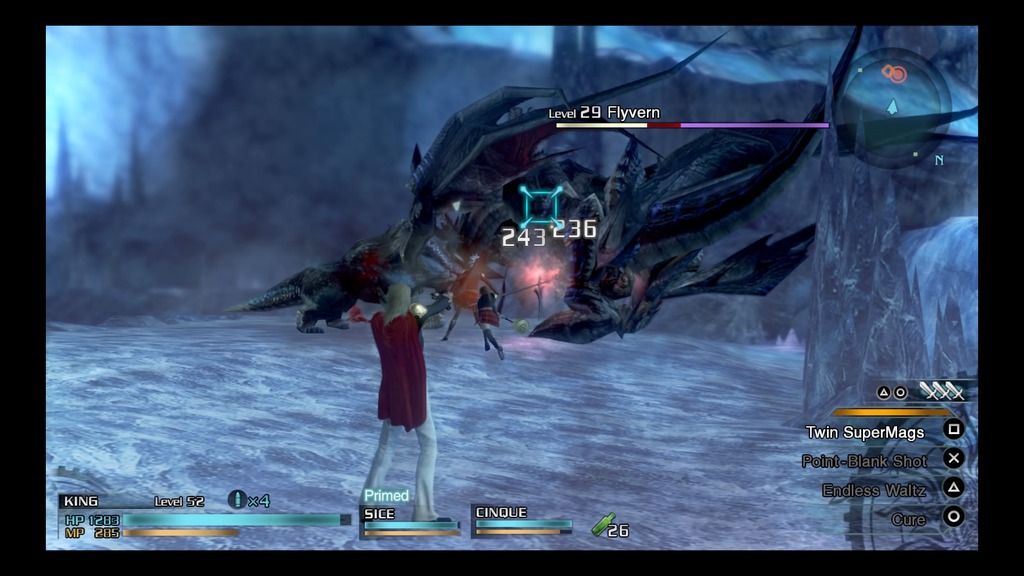Use the green potion item
The image size is (1024, 576).
603,524
